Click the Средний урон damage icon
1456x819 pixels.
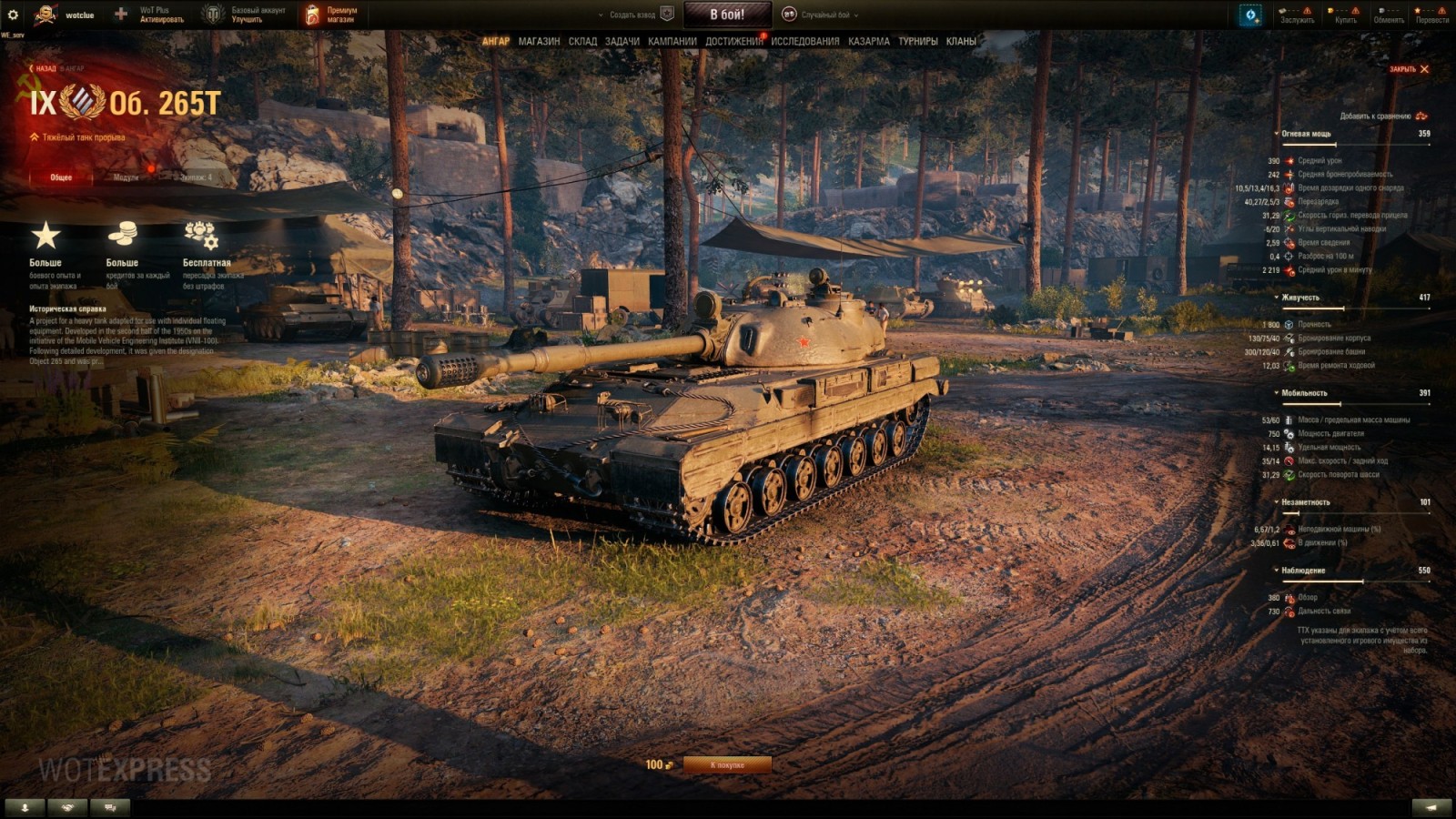[x=1289, y=160]
